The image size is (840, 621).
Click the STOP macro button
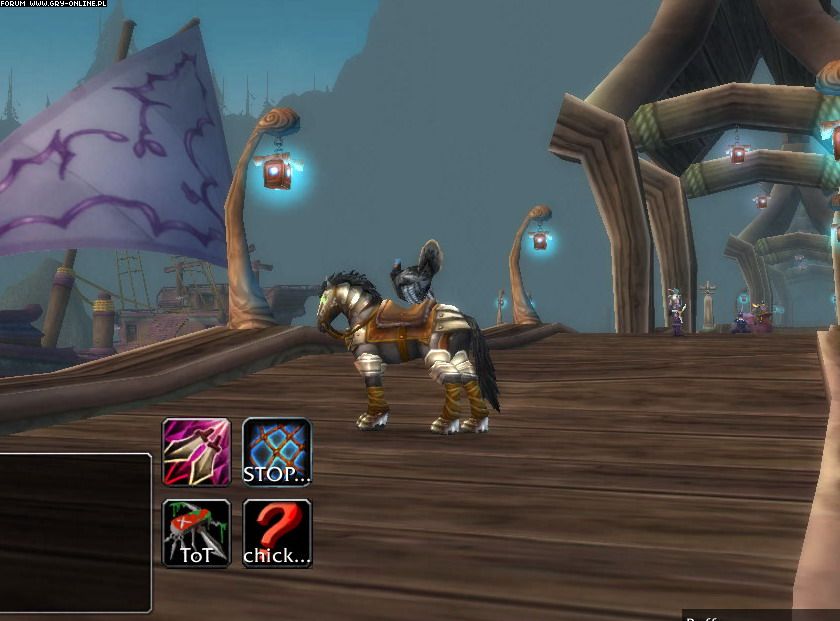click(x=277, y=452)
